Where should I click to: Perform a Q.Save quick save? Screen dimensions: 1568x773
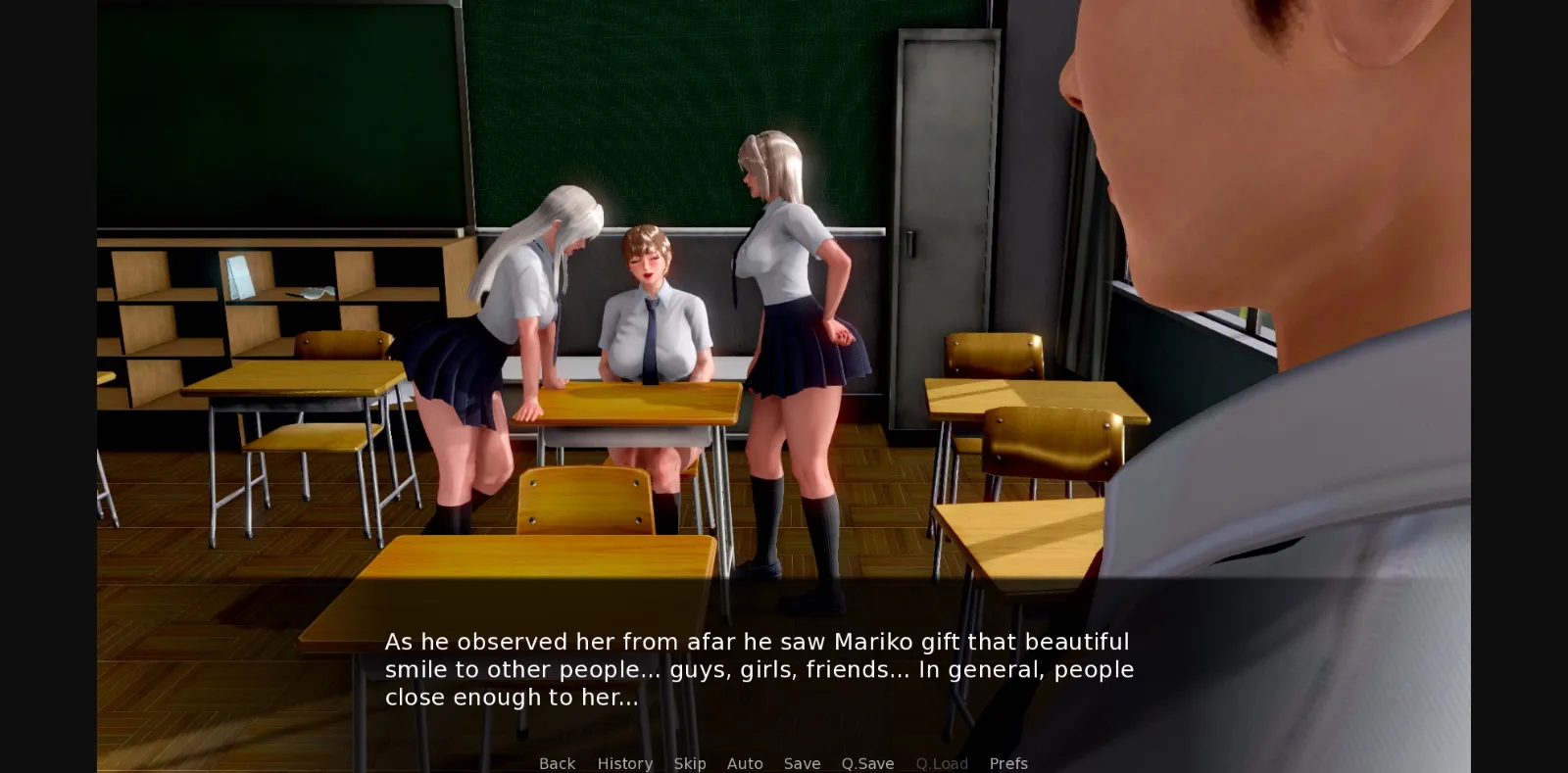866,763
